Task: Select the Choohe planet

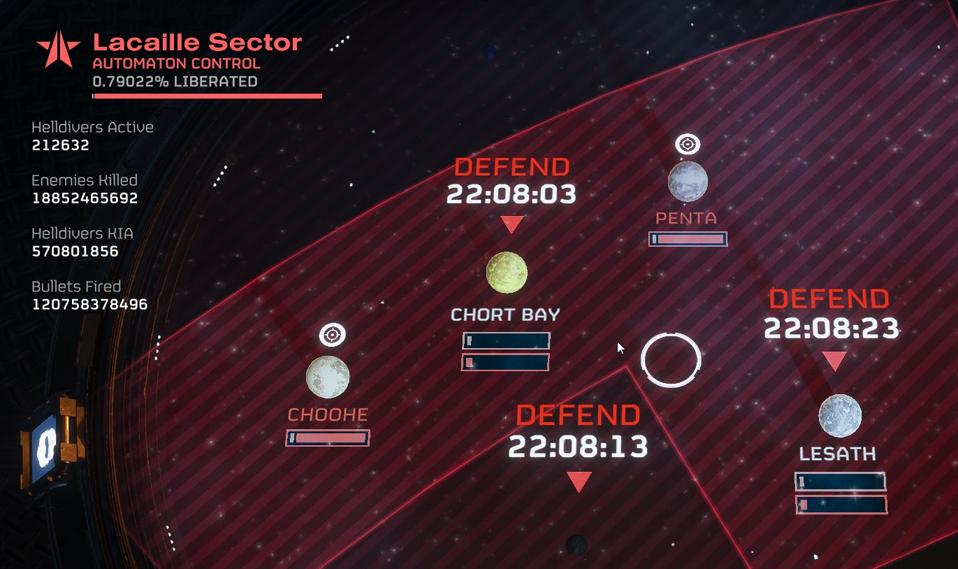Action: (x=328, y=377)
